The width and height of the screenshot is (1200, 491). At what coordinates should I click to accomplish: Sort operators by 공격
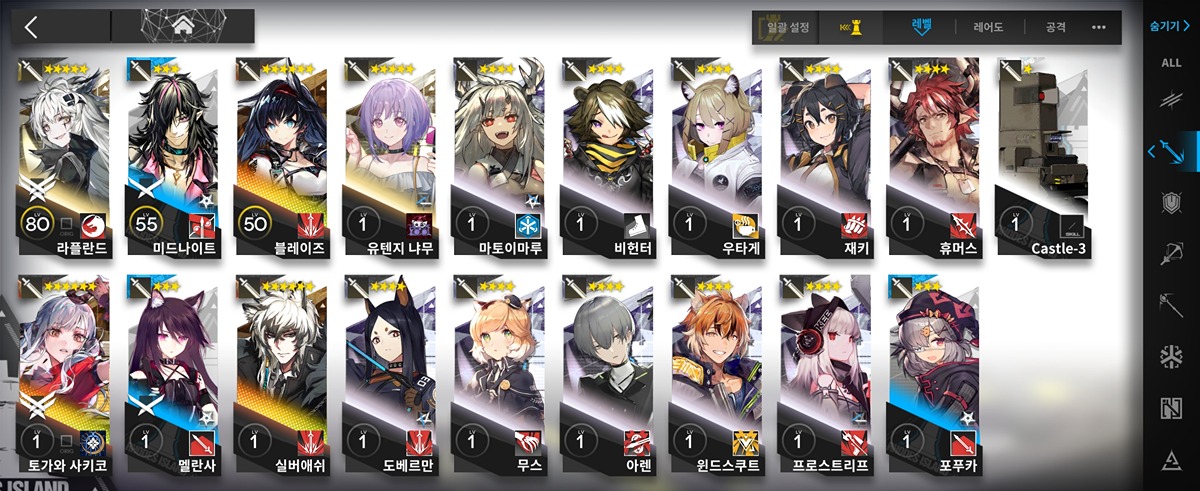point(1056,28)
